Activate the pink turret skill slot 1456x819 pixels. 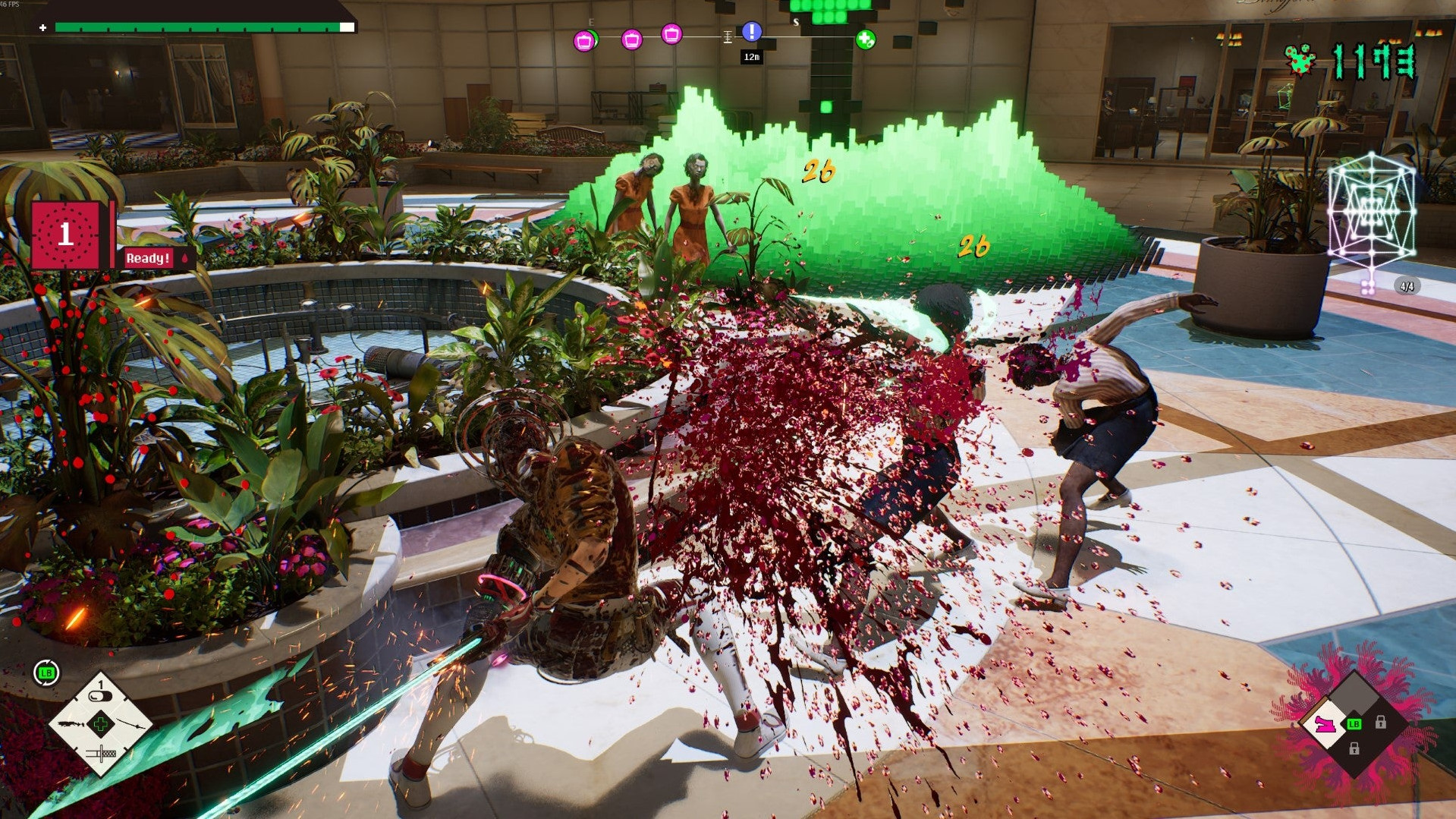click(x=1327, y=724)
